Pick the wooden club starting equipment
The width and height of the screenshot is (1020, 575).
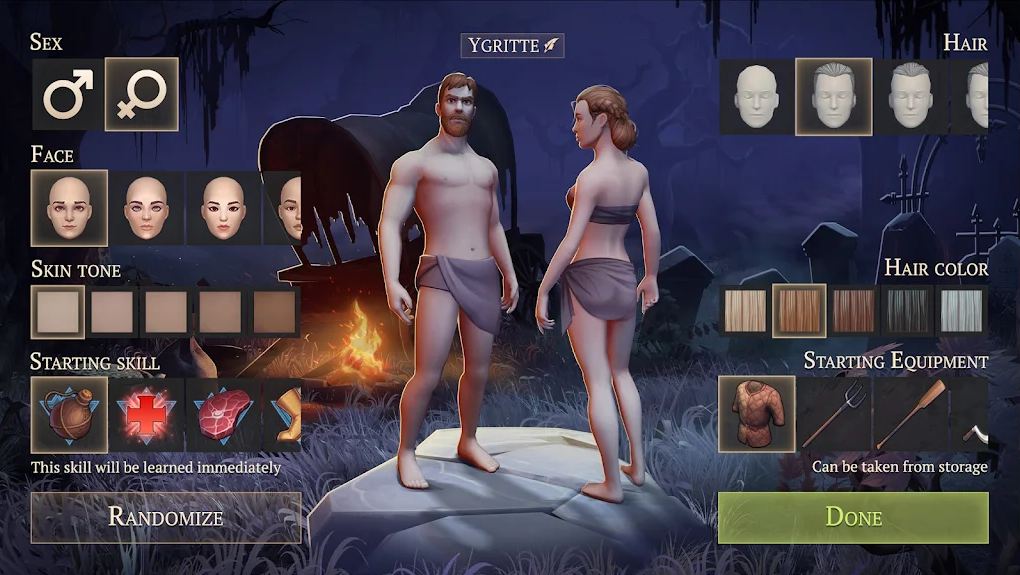(x=911, y=413)
